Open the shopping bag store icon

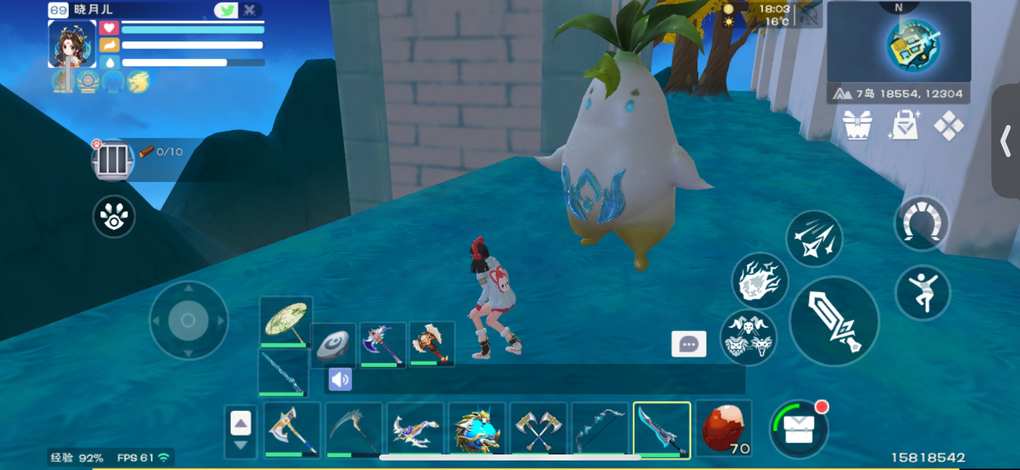(904, 126)
